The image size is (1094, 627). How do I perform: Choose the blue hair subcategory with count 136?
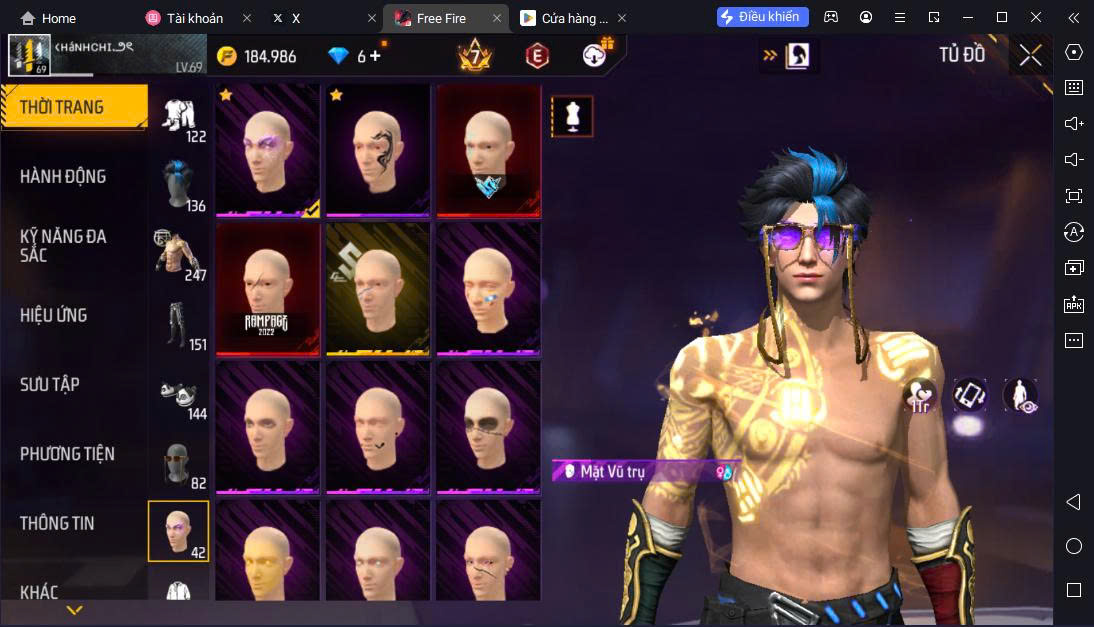click(x=181, y=187)
